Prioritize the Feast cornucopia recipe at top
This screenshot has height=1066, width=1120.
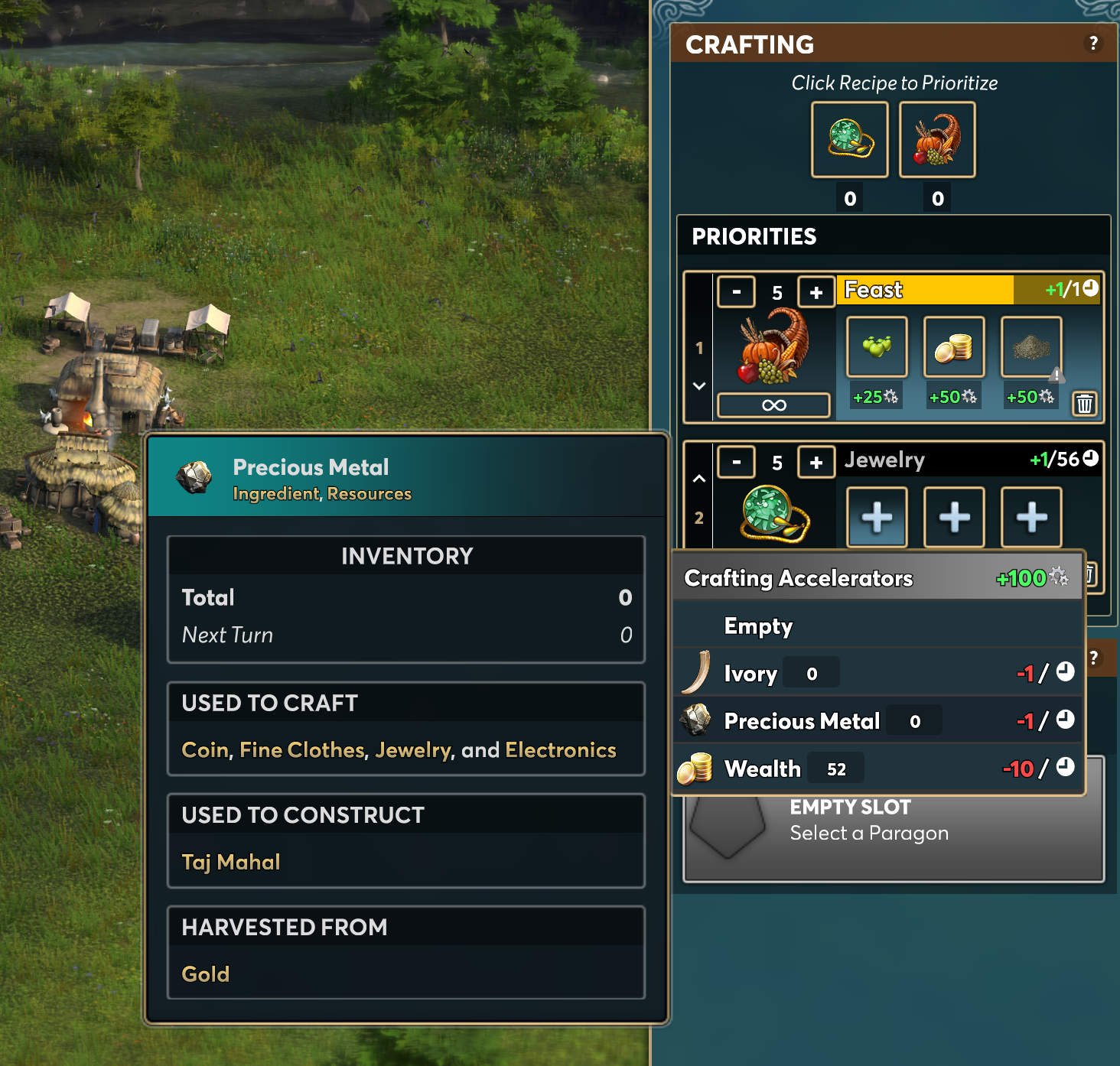[936, 139]
